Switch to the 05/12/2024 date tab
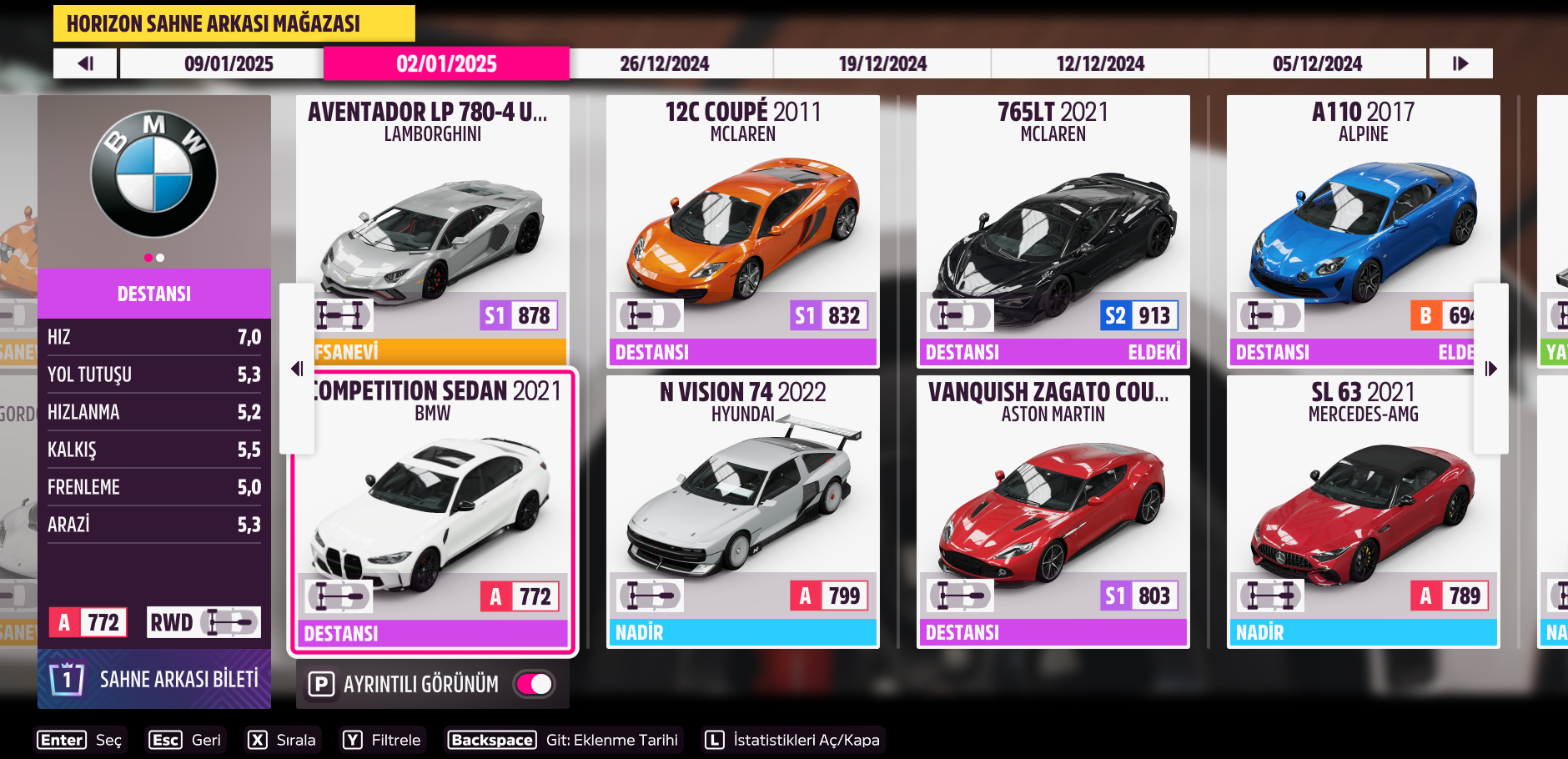Image resolution: width=1568 pixels, height=759 pixels. pos(1317,63)
